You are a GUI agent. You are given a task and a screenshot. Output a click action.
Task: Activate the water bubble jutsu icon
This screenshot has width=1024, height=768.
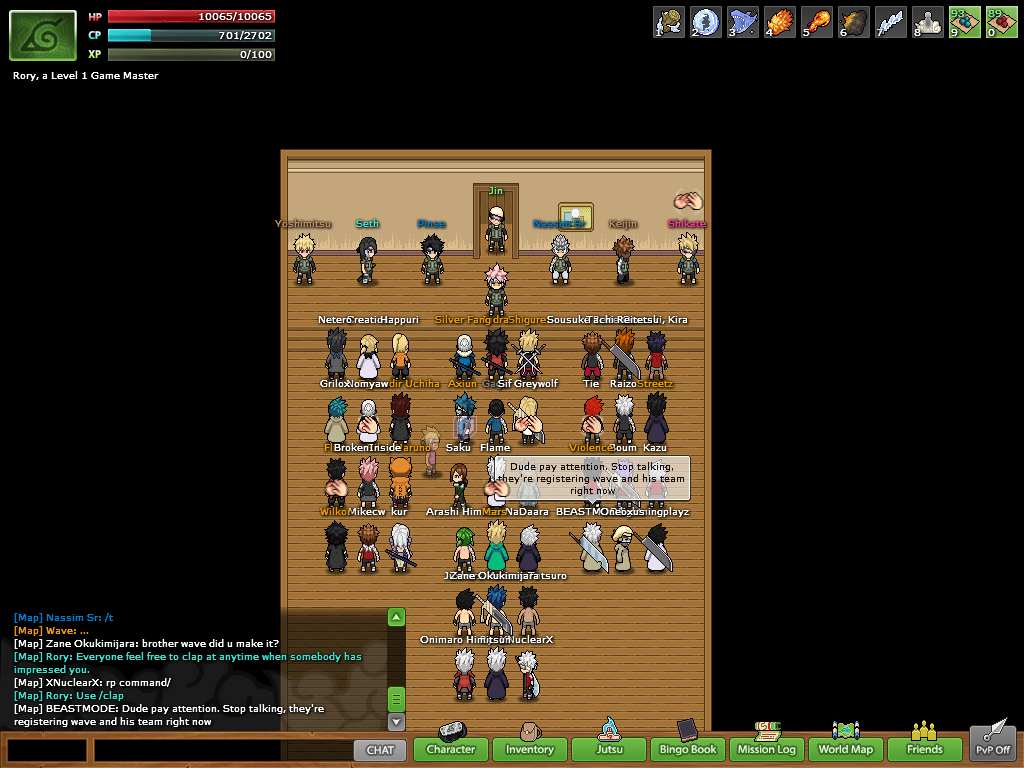[x=706, y=22]
